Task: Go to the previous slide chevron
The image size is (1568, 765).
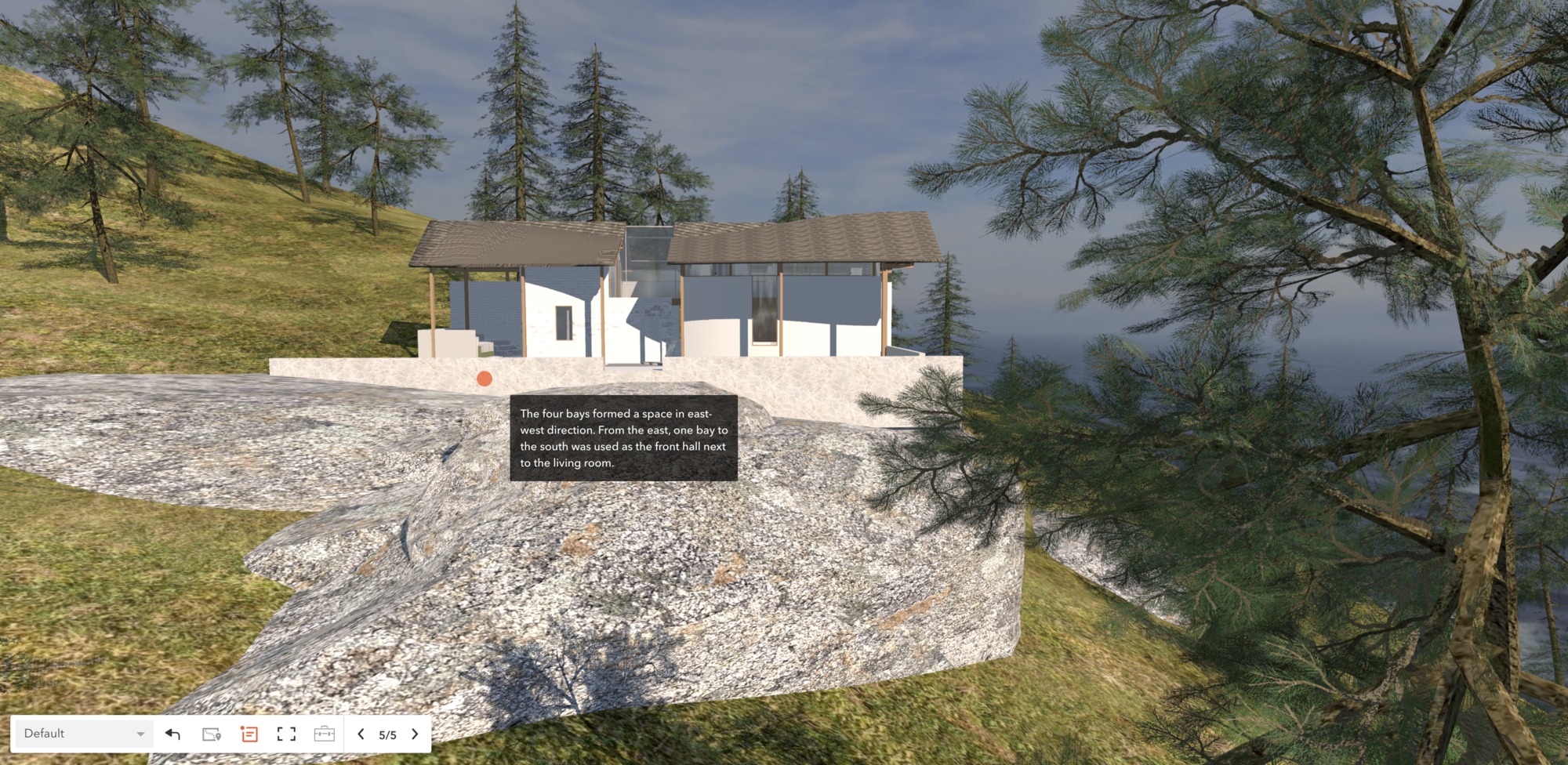Action: click(x=361, y=734)
